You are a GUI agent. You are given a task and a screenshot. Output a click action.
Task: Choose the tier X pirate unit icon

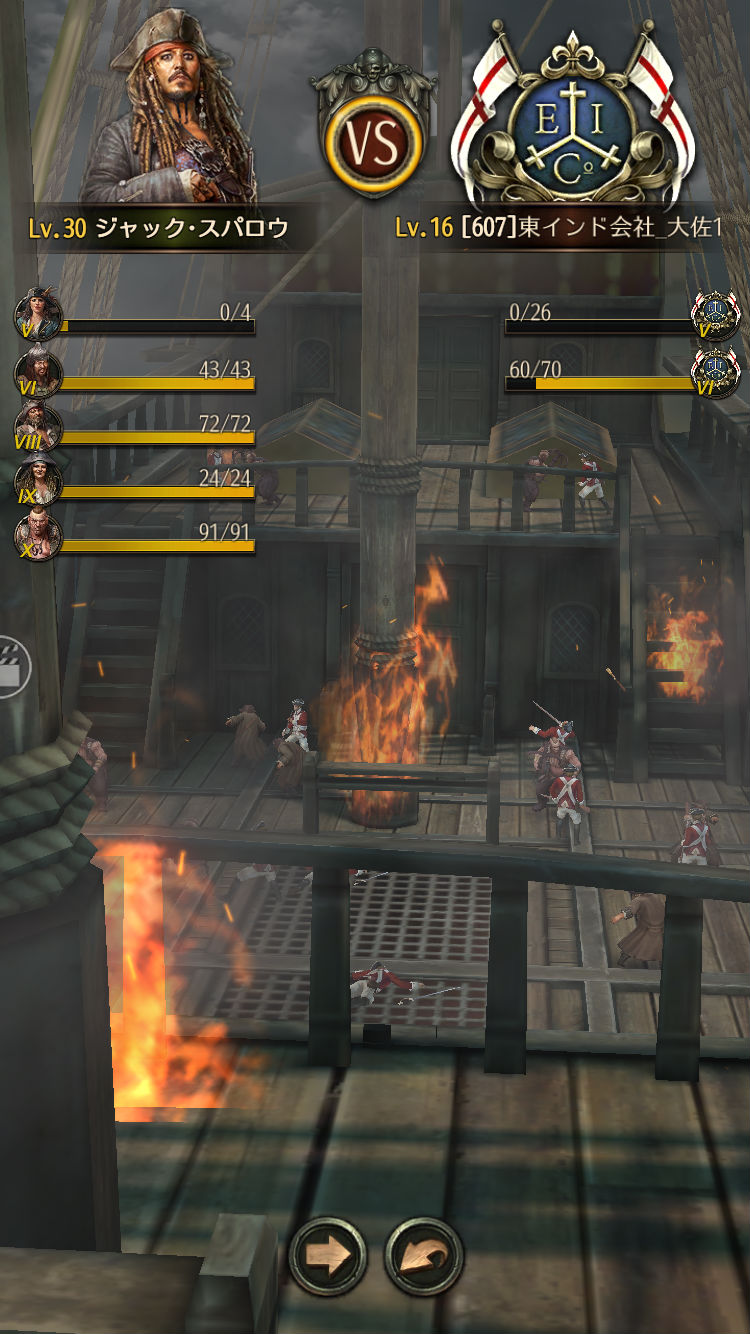[38, 536]
